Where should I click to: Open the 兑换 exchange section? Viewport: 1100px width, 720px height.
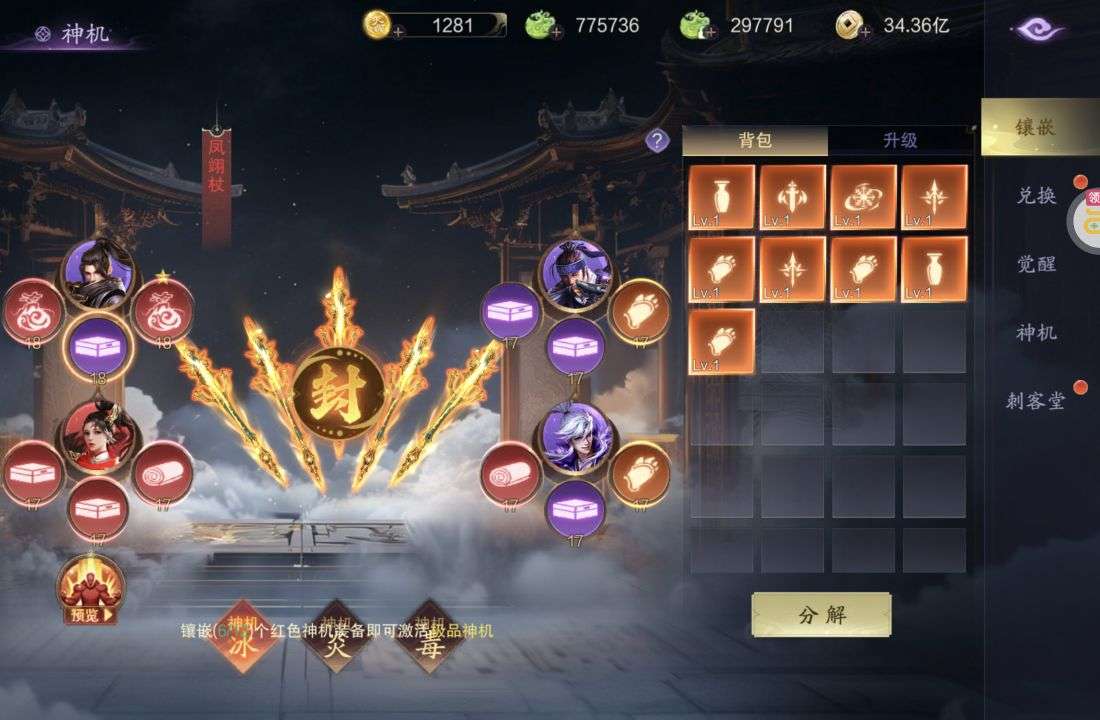click(x=1037, y=196)
